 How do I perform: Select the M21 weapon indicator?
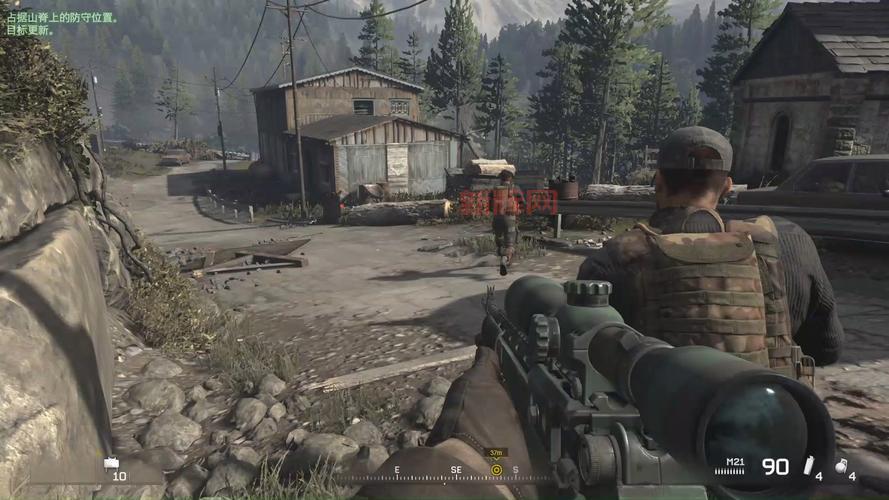click(x=735, y=461)
